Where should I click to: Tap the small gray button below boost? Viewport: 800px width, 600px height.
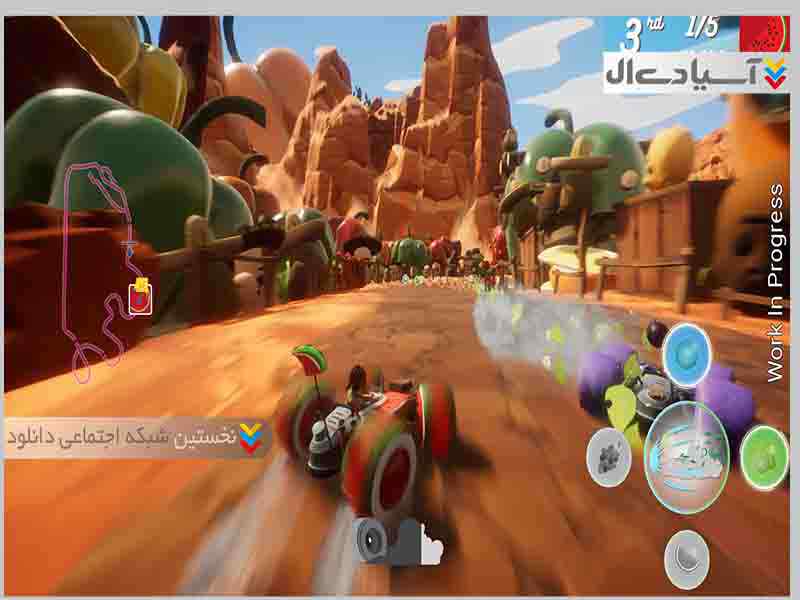coord(686,555)
